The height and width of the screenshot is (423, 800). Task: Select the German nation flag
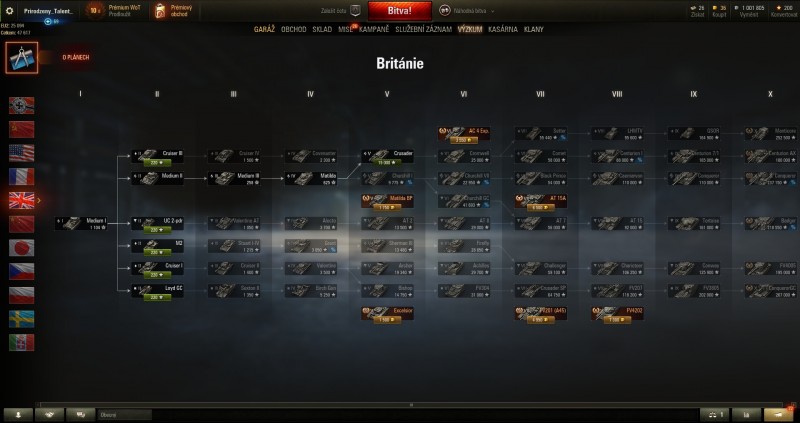pos(21,105)
